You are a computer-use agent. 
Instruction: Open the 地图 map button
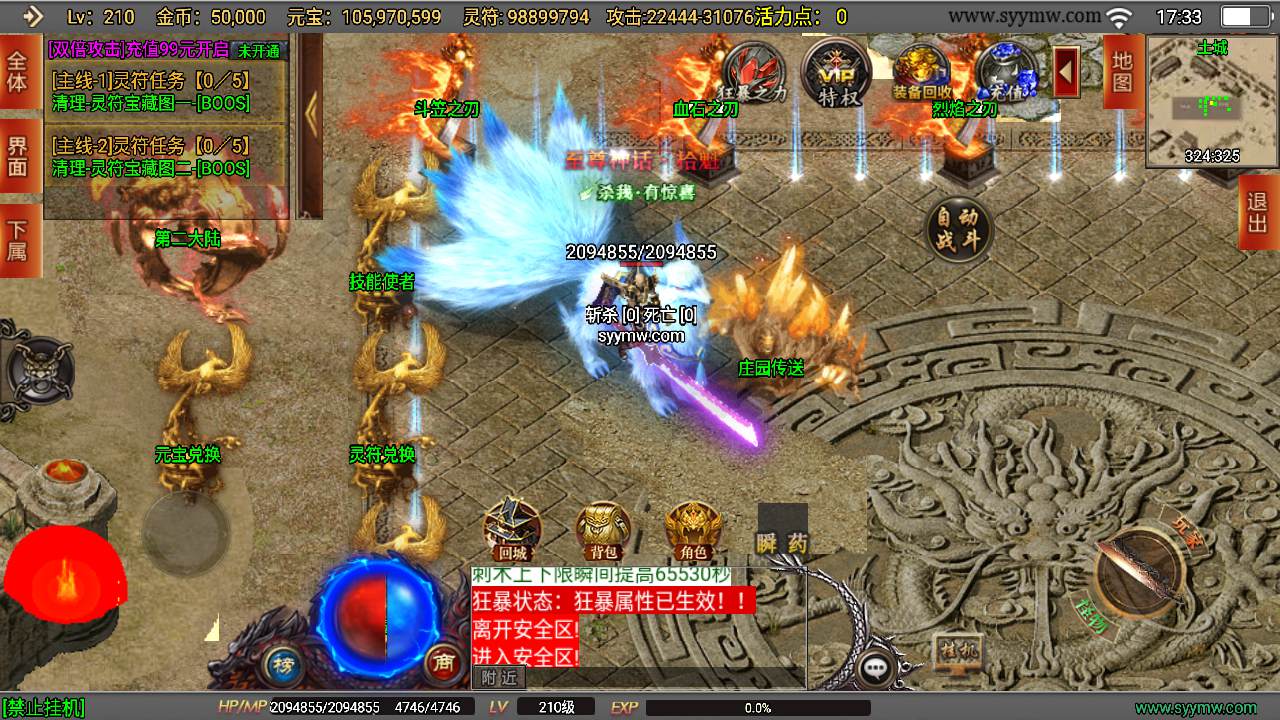[1122, 72]
